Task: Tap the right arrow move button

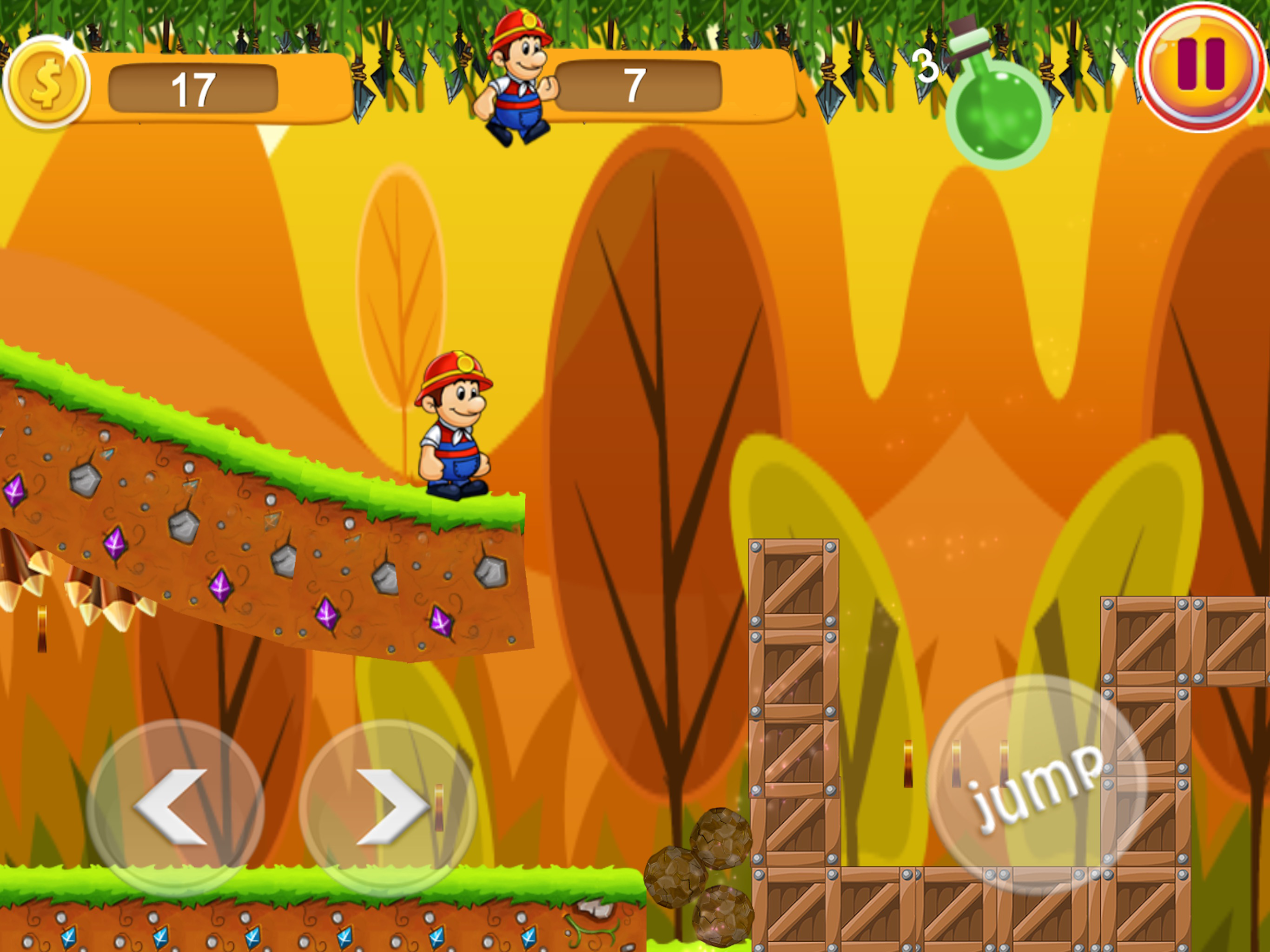Action: click(x=388, y=807)
